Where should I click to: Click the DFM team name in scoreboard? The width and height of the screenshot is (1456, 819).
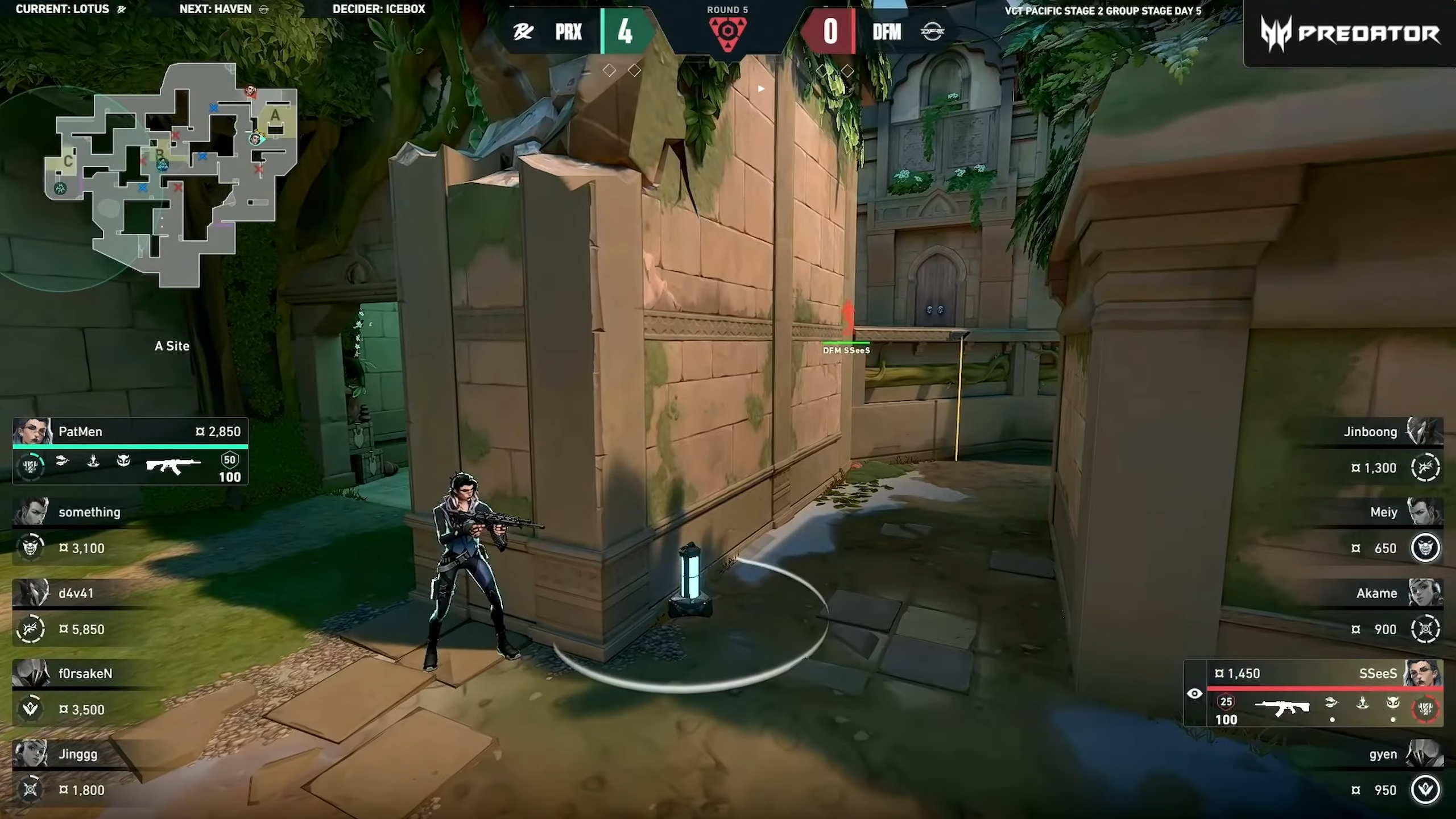click(x=887, y=32)
